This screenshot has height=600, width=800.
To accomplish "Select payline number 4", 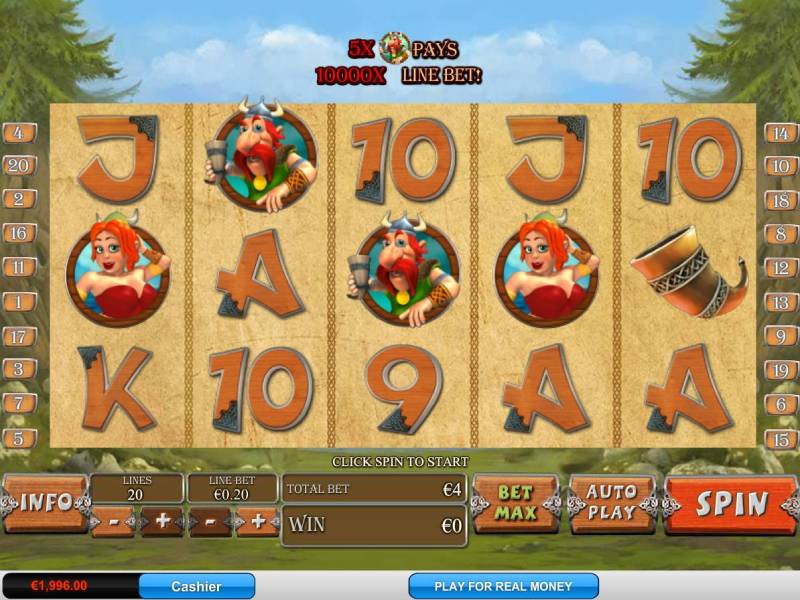I will point(19,132).
